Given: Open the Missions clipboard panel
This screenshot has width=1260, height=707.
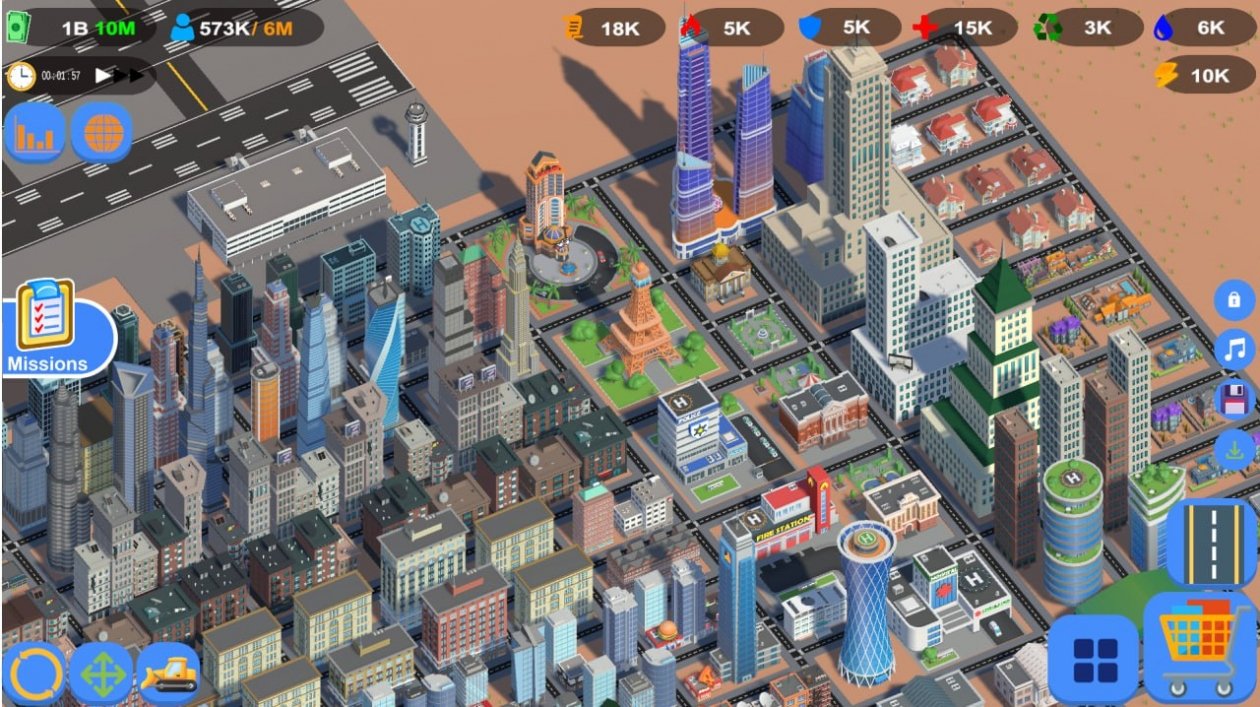Looking at the screenshot, I should pos(48,326).
